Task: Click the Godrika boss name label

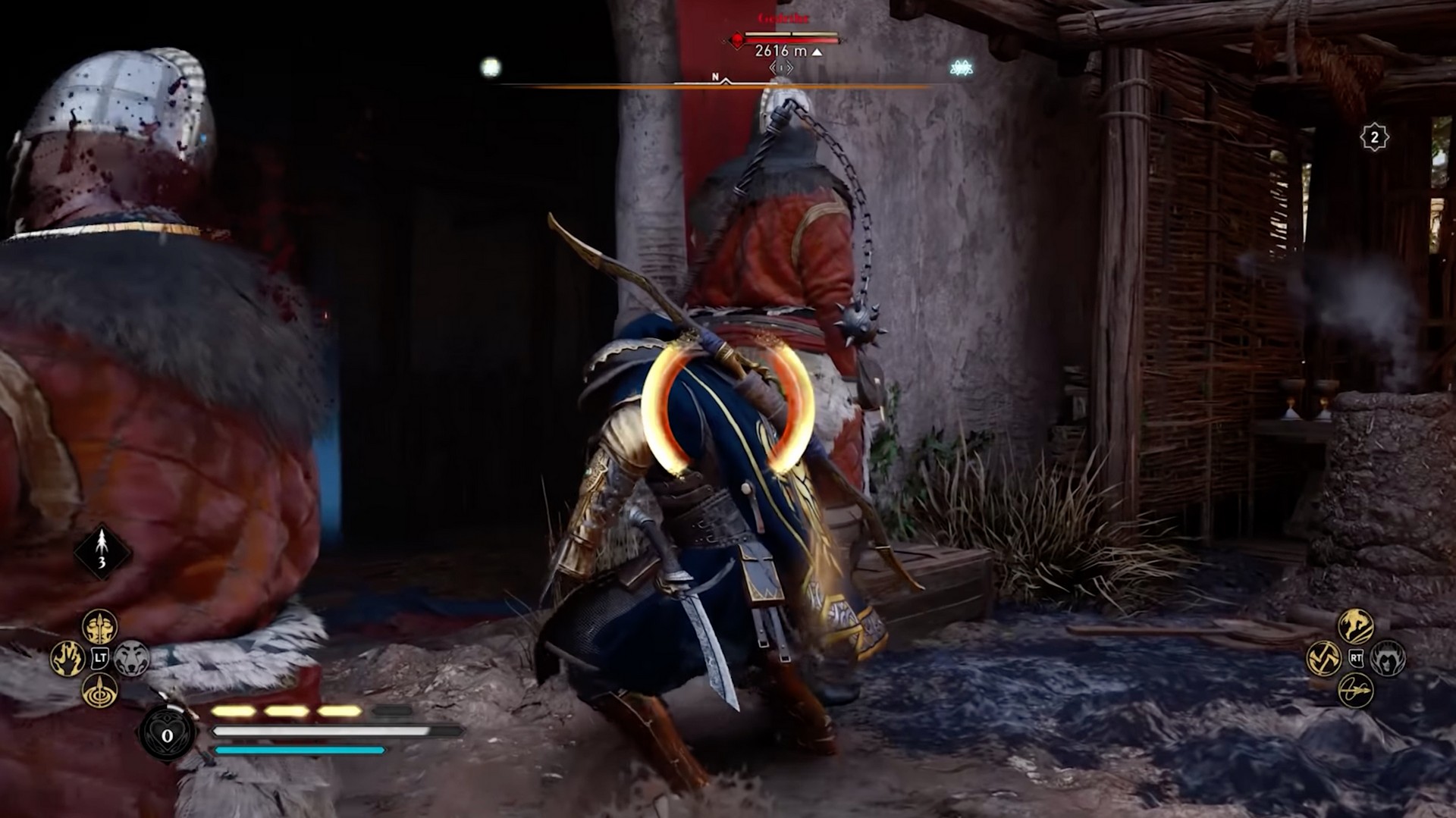Action: pyautogui.click(x=782, y=17)
